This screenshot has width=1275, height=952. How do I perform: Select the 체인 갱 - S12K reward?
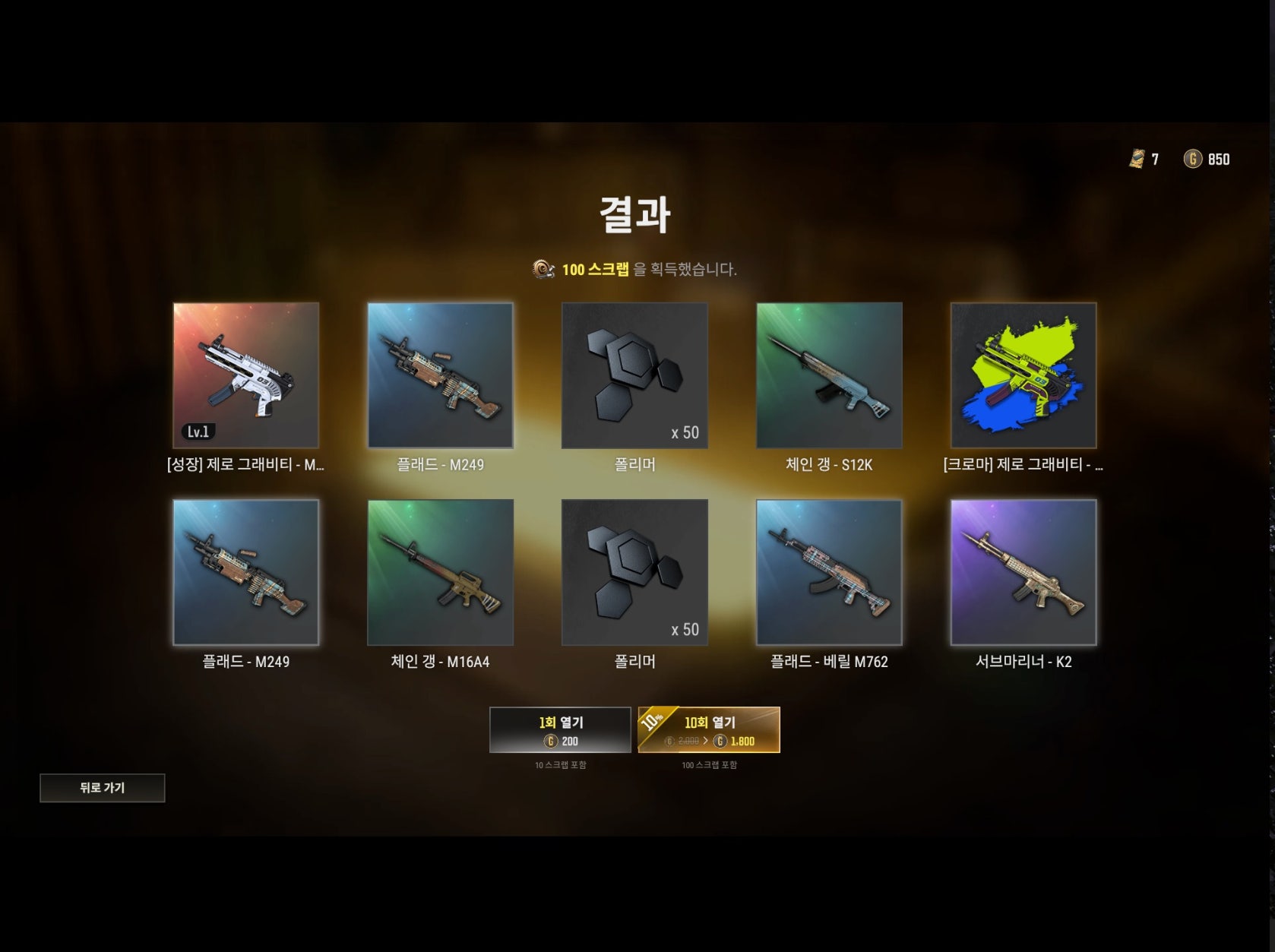828,375
